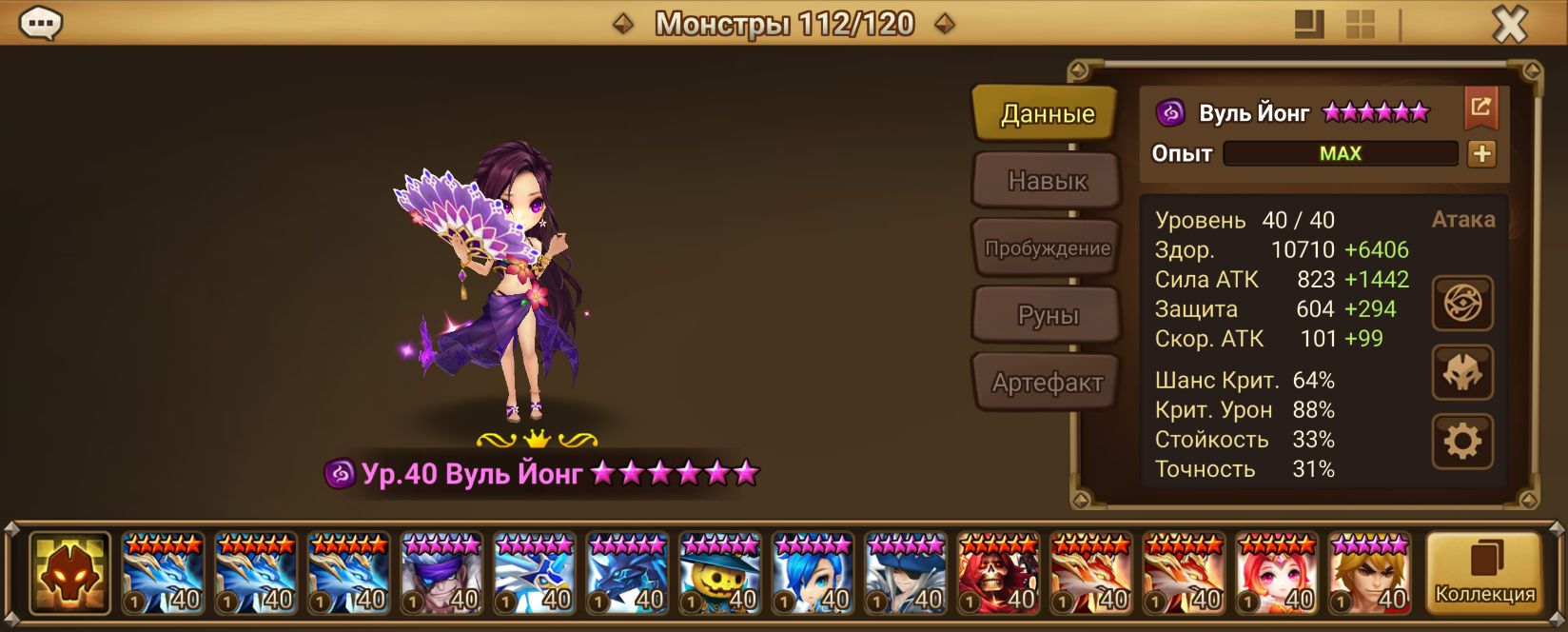Select the purple-masked monster thumbnail
This screenshot has height=632, width=1568.
coord(441,573)
